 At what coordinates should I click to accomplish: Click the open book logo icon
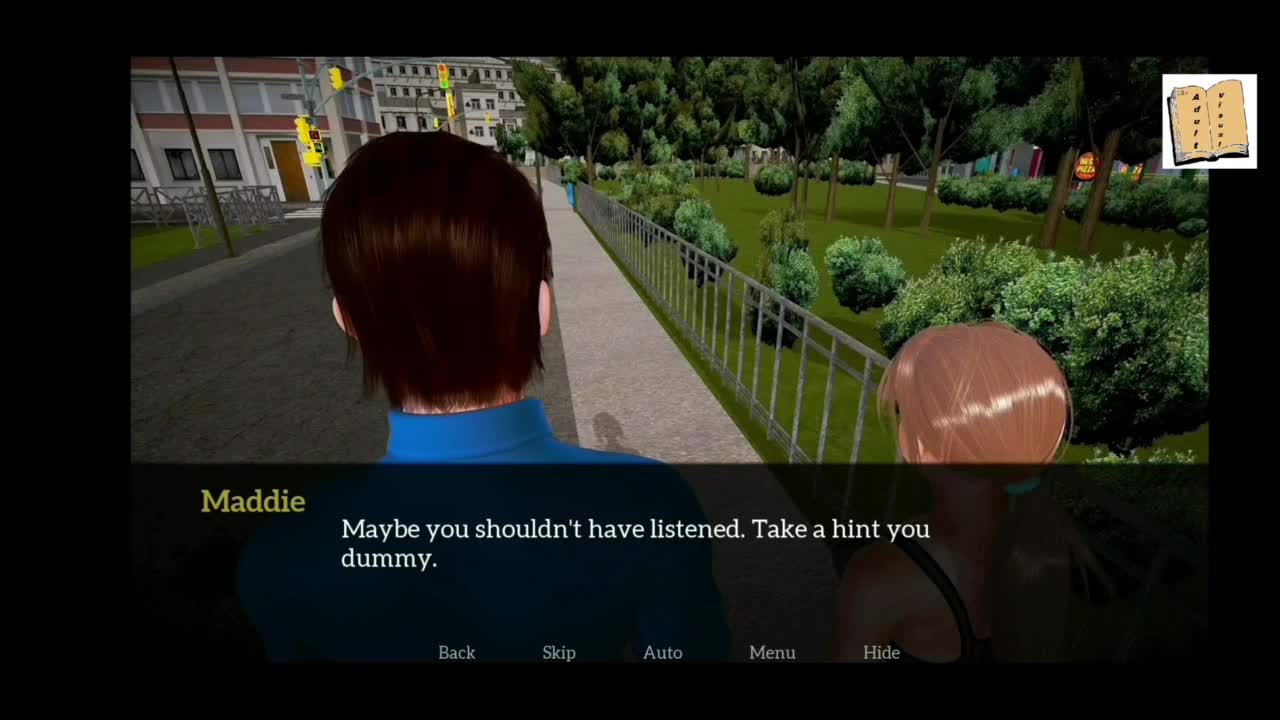[x=1209, y=121]
